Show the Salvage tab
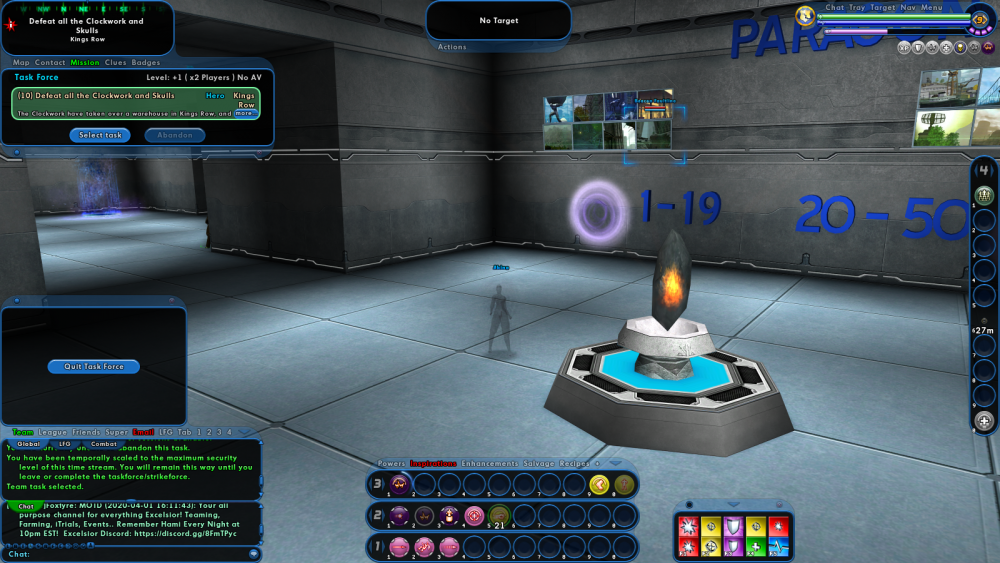 (x=538, y=464)
